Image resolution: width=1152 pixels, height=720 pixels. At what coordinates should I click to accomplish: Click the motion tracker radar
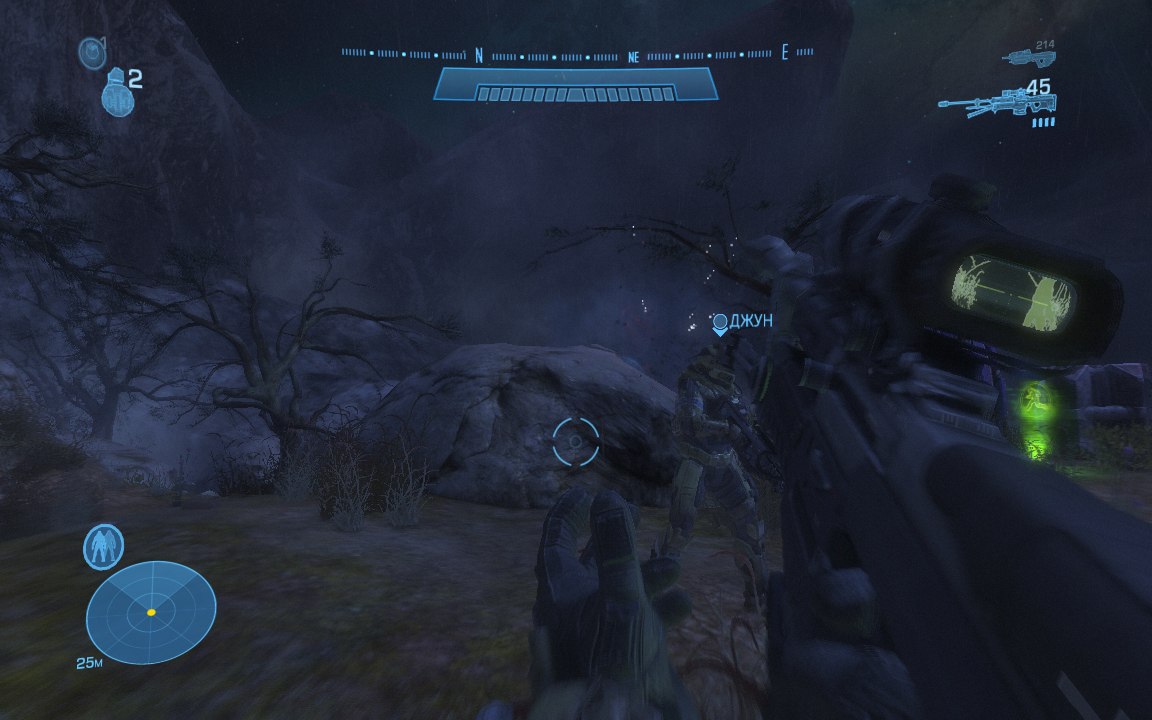[151, 611]
